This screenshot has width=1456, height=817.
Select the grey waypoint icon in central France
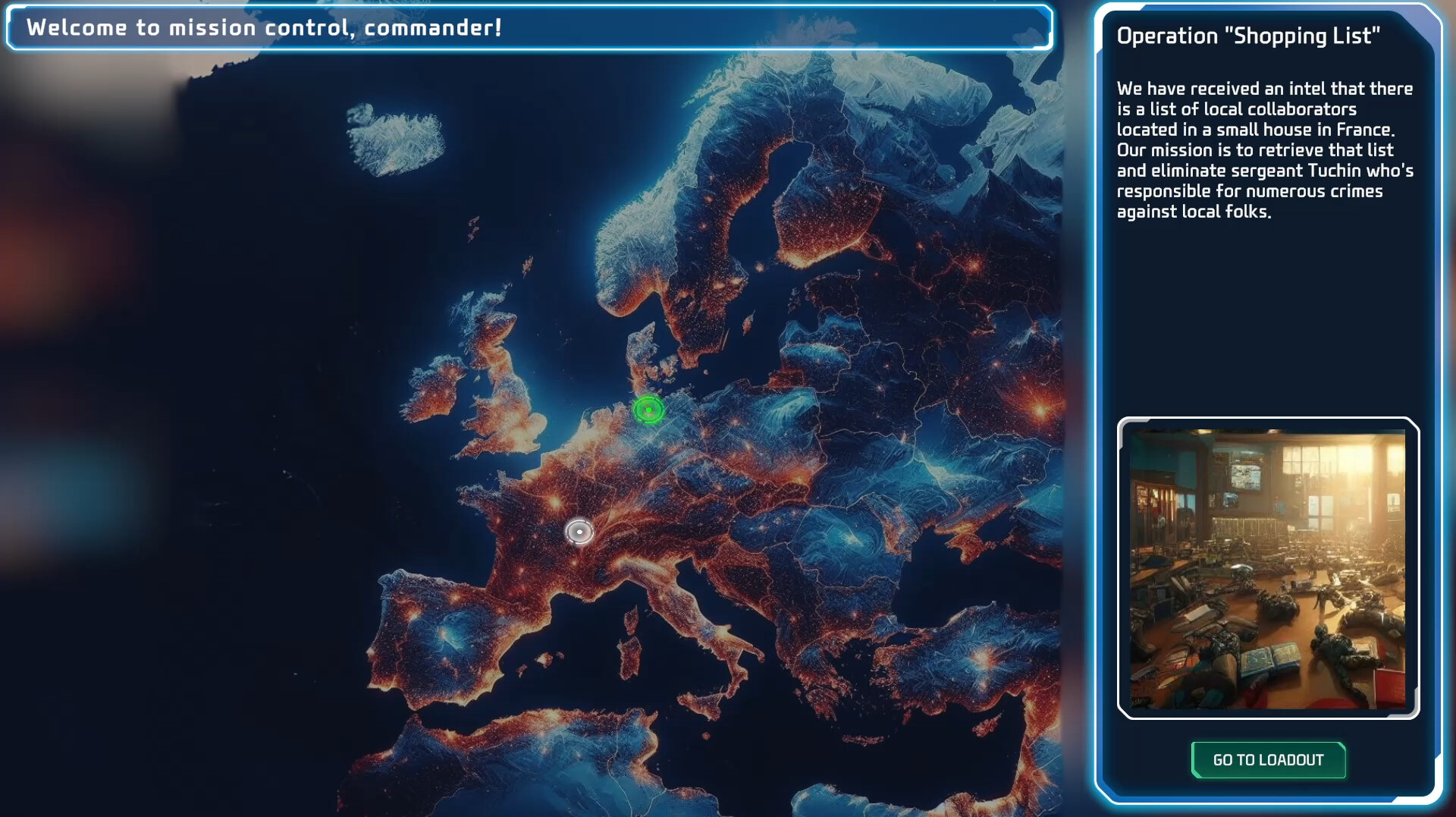579,533
